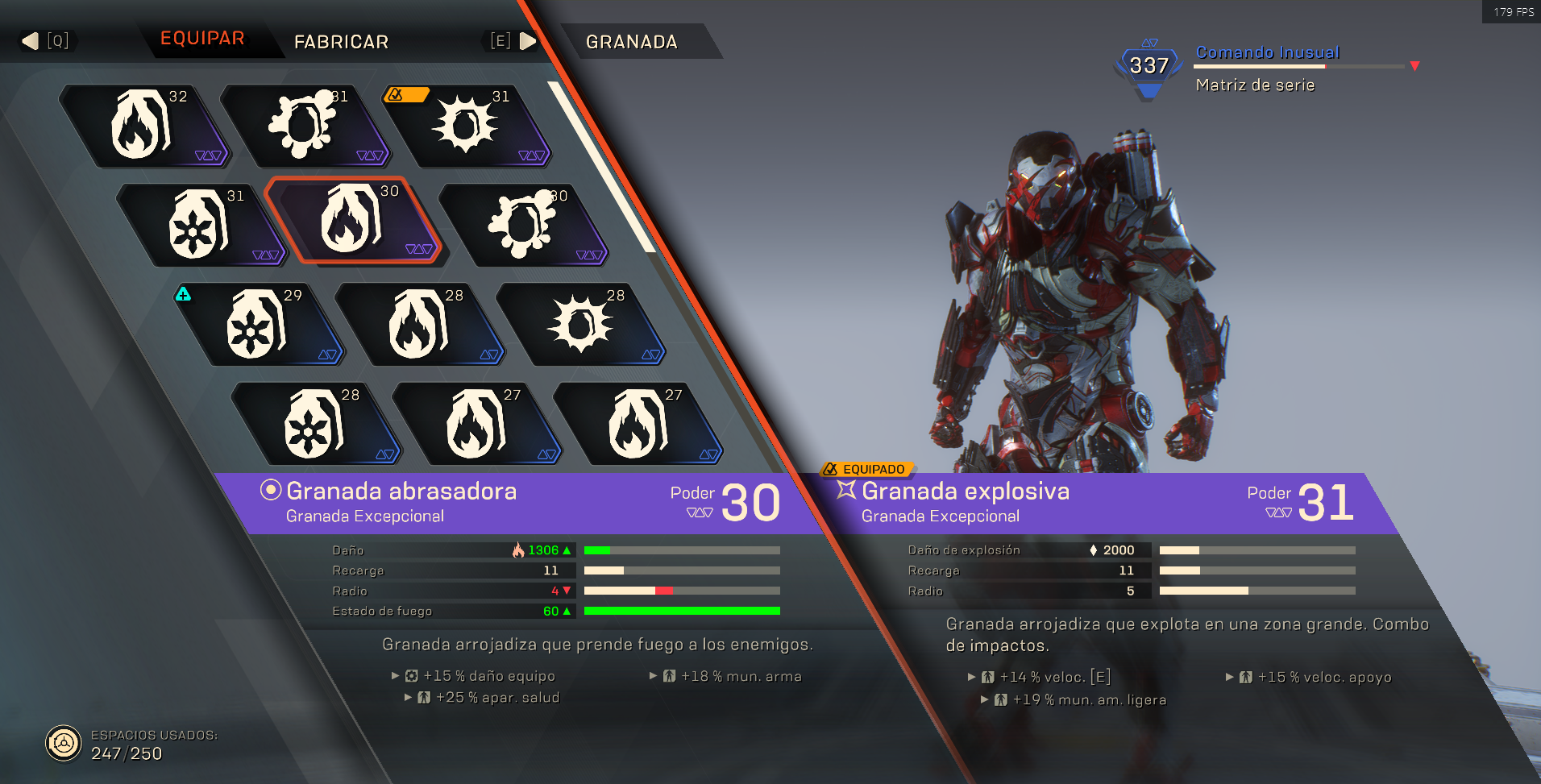Viewport: 1541px width, 784px height.
Task: Pick the power 31 frost grenade
Action: click(x=200, y=224)
